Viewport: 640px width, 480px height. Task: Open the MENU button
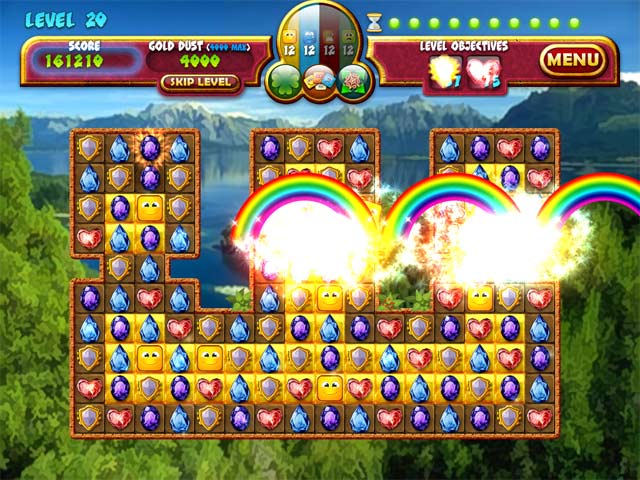573,61
